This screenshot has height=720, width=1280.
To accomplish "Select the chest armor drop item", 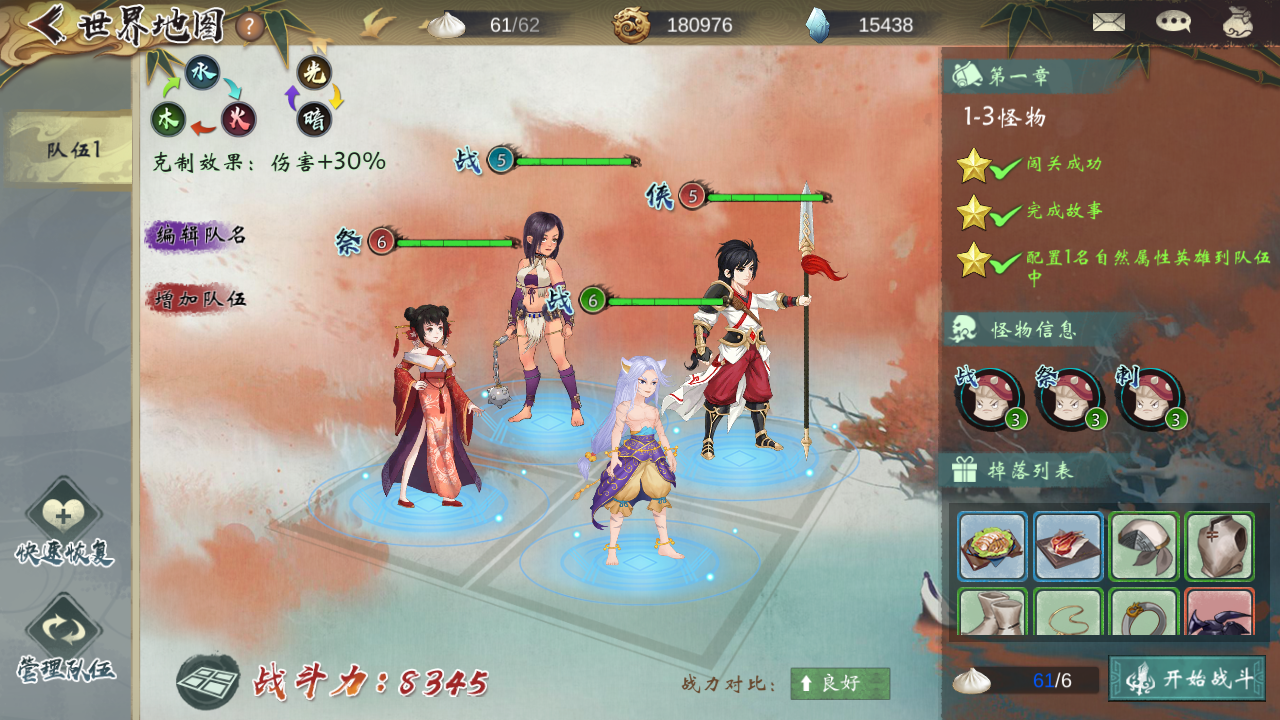I will 1220,546.
